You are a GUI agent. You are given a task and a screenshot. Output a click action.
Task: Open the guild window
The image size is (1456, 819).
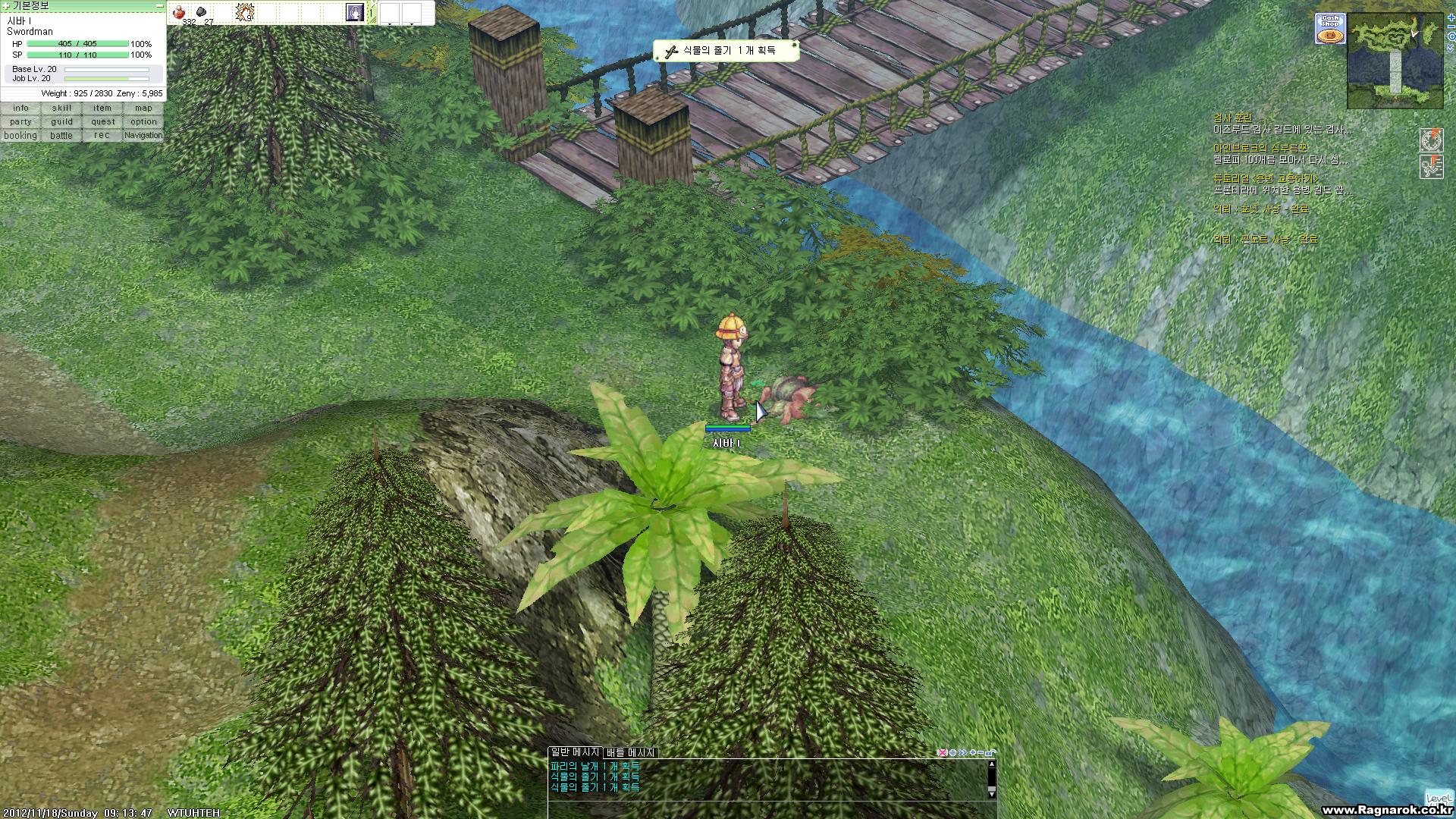point(61,122)
